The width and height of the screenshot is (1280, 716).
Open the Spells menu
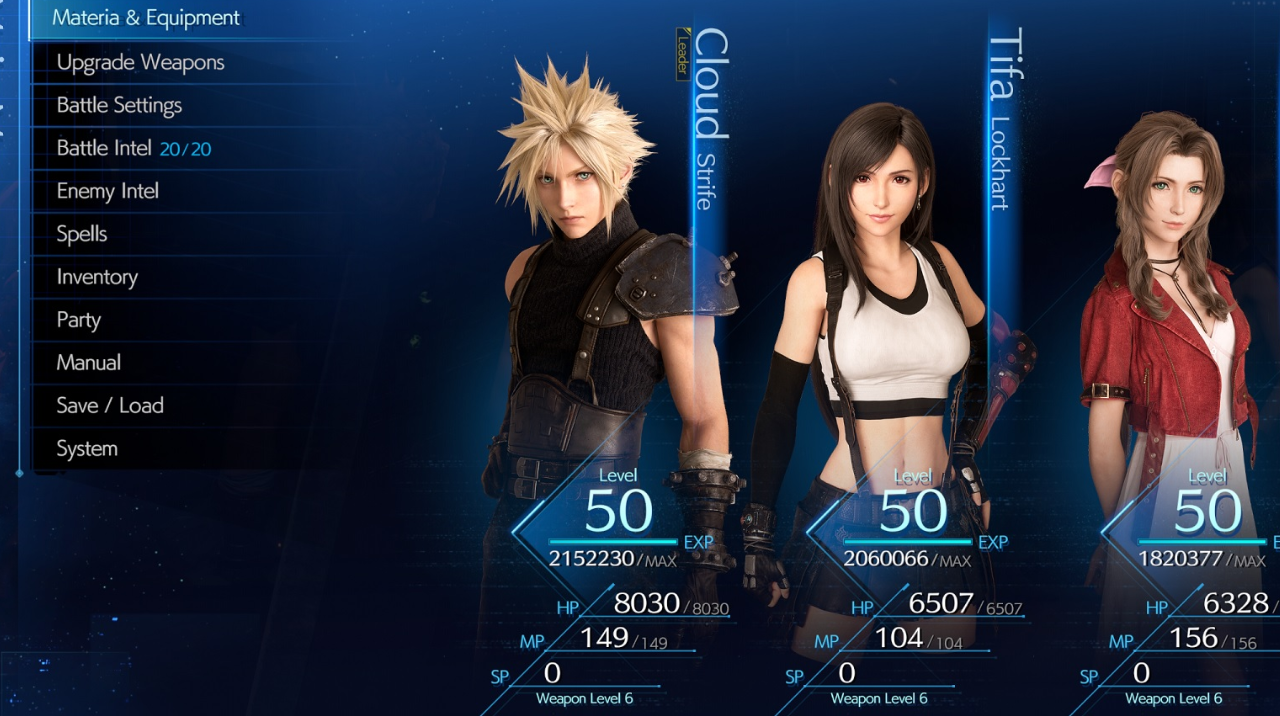pos(82,234)
